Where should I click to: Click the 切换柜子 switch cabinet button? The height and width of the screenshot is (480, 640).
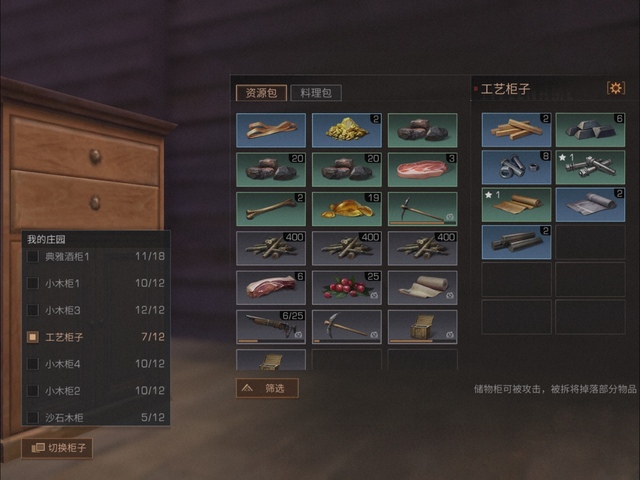(57, 448)
